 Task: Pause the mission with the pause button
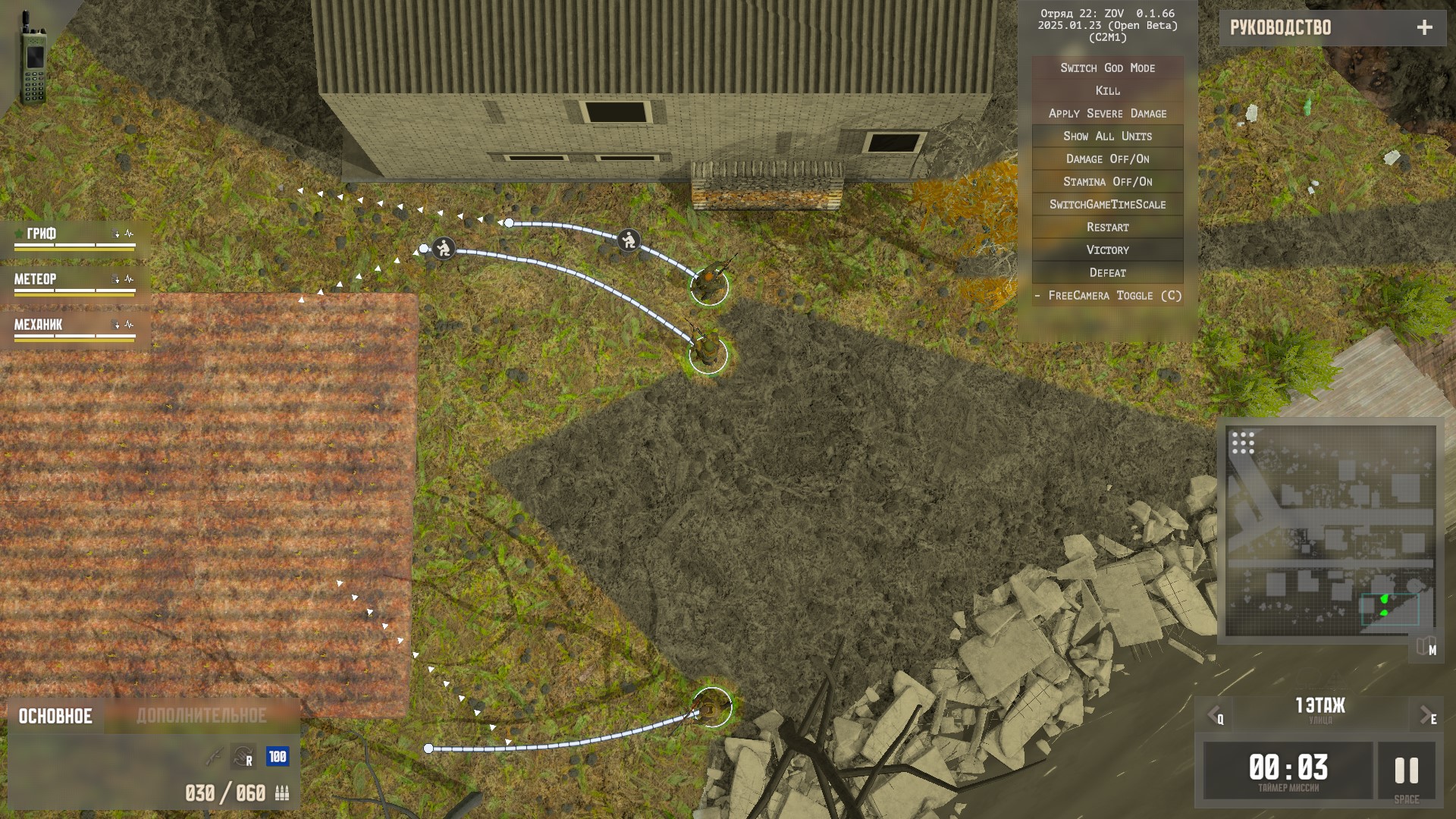(x=1406, y=771)
